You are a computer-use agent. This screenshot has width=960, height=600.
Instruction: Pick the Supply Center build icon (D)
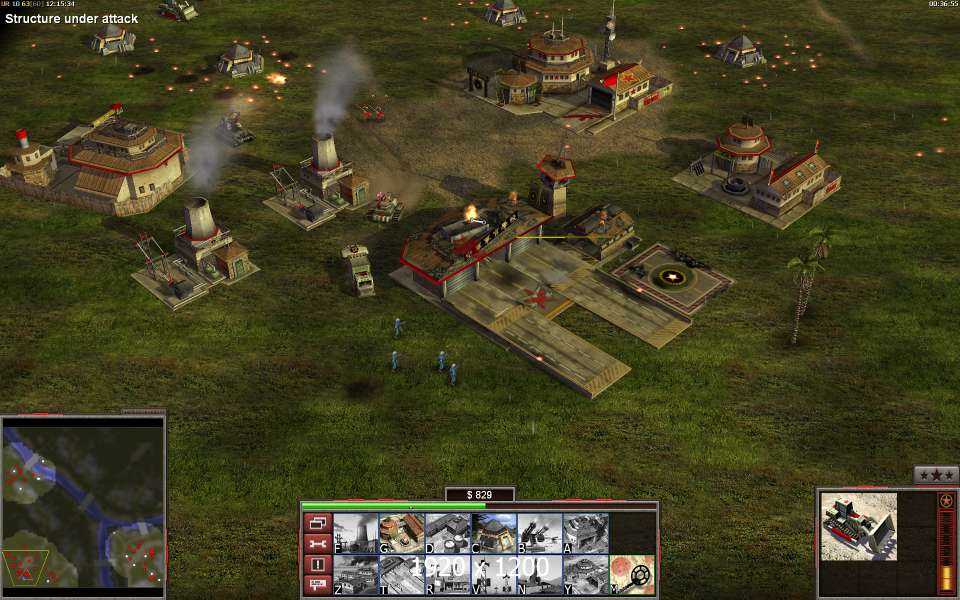point(447,533)
